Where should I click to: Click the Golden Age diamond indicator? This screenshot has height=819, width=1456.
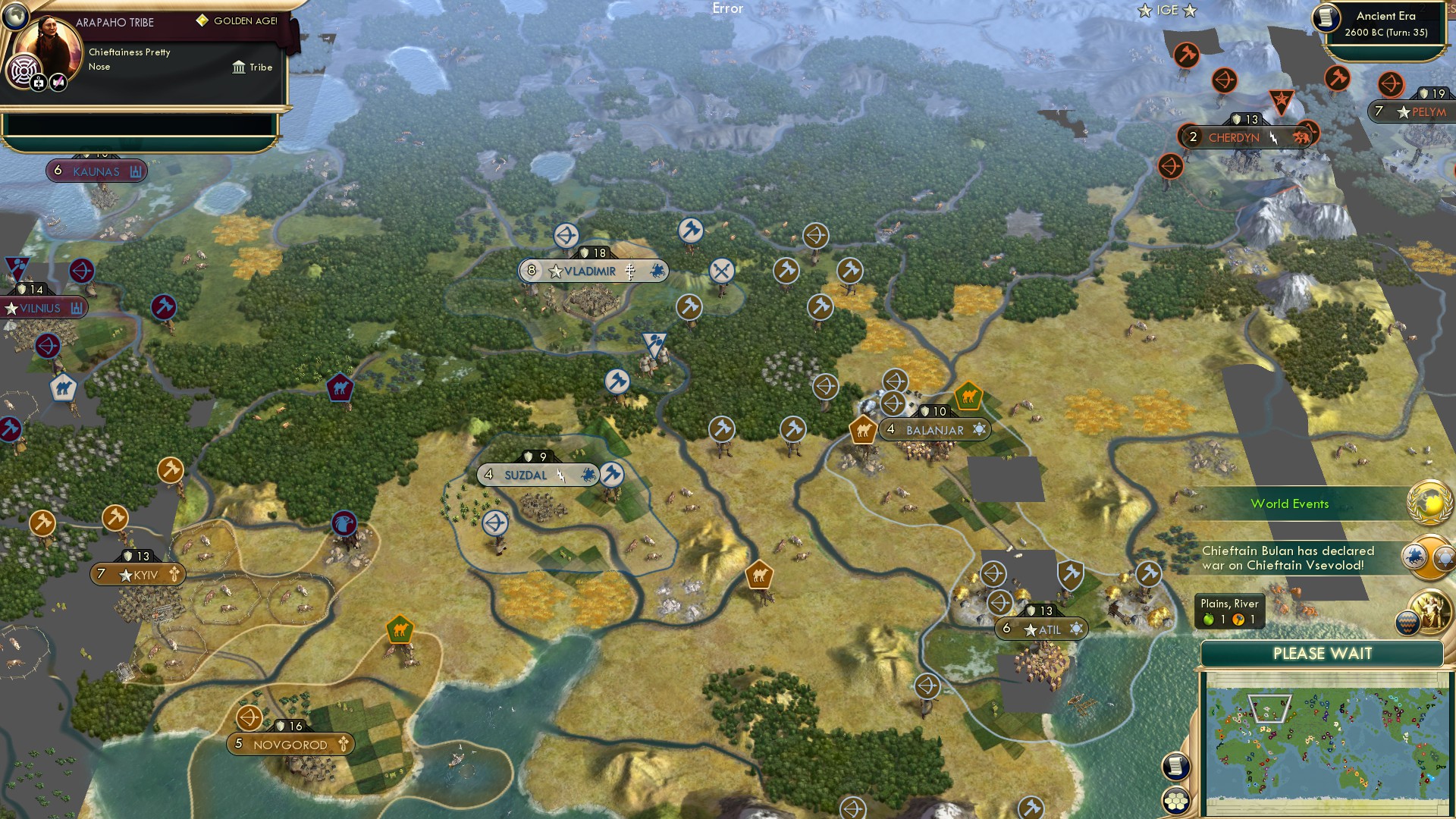click(x=202, y=20)
